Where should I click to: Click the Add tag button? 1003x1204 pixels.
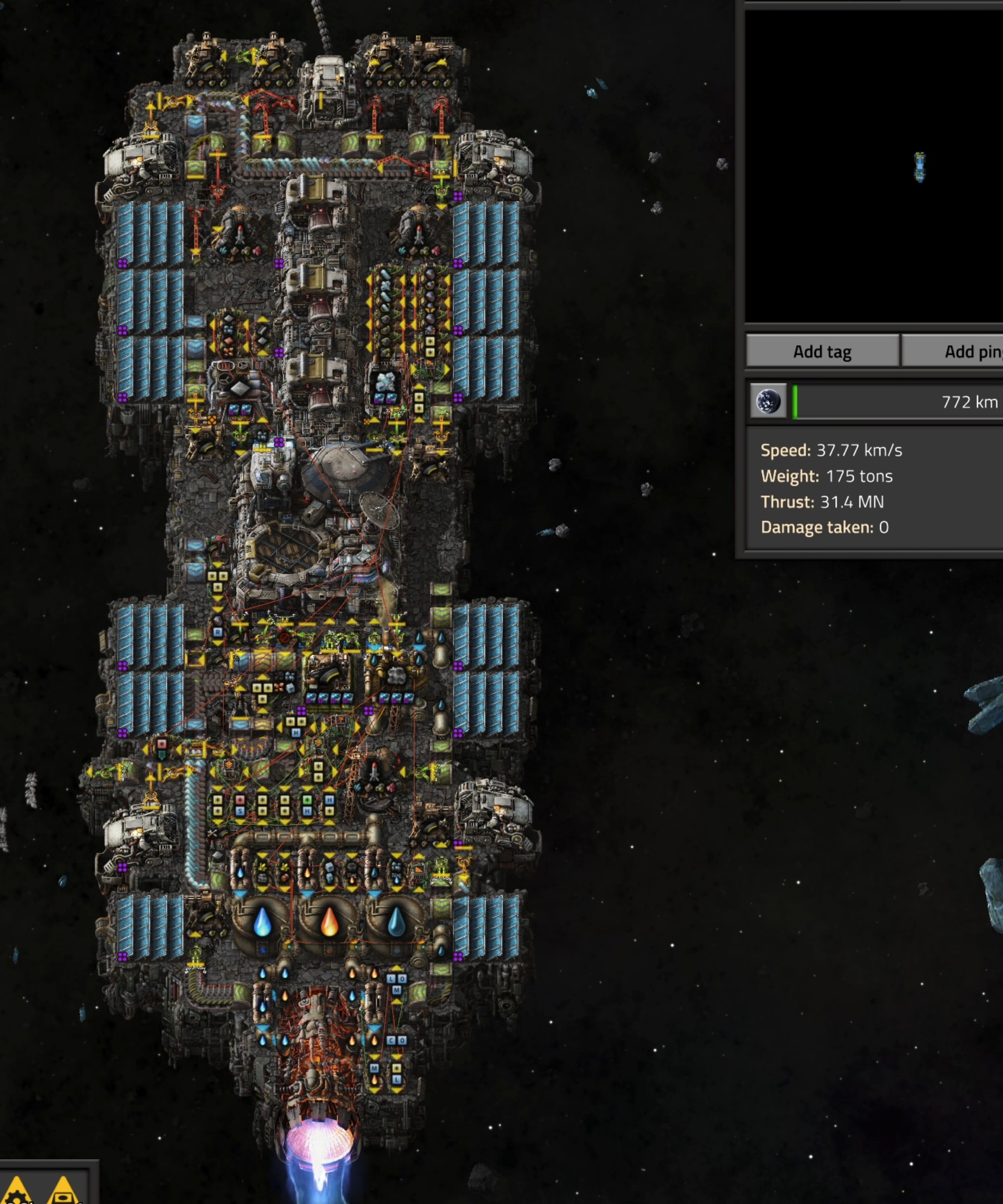822,351
